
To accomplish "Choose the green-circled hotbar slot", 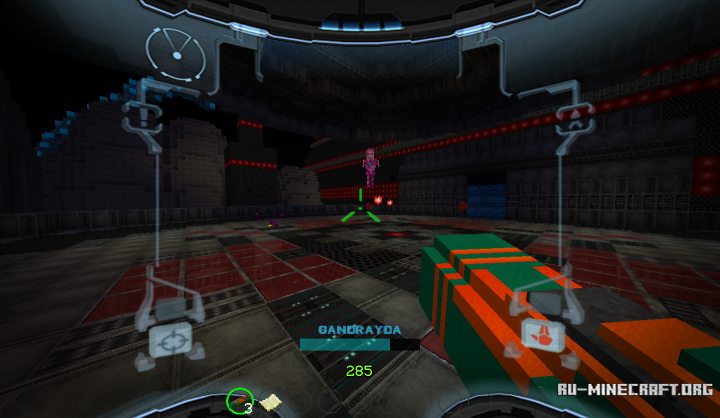I will [240, 402].
